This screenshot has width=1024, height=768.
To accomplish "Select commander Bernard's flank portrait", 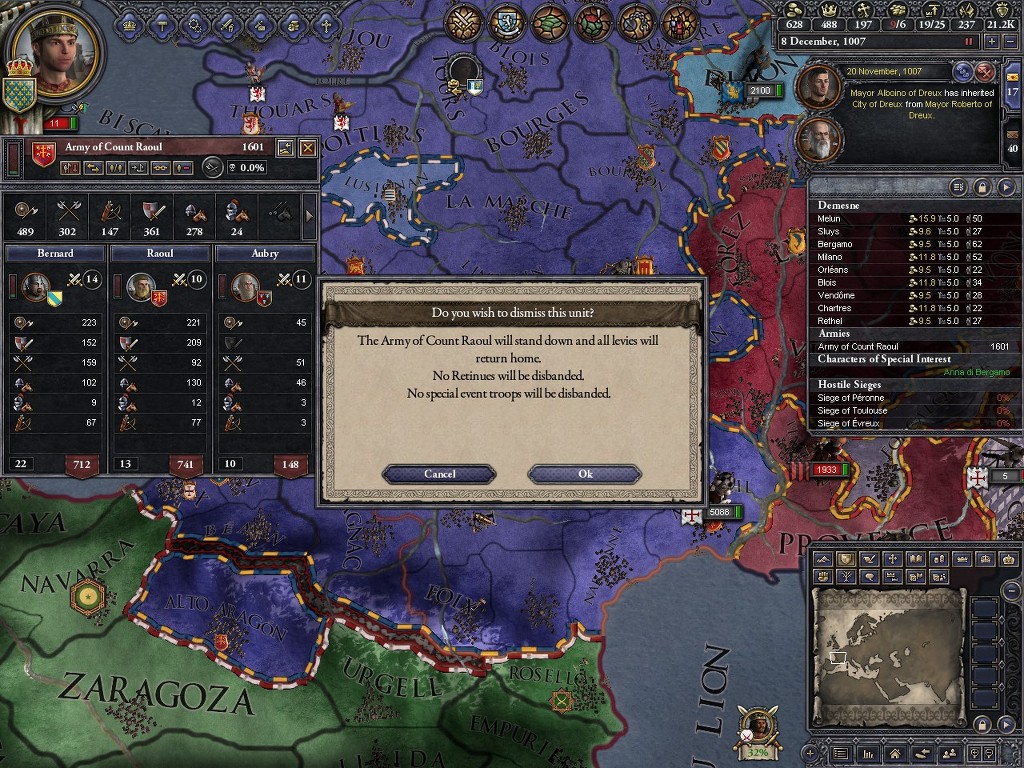I will [35, 288].
